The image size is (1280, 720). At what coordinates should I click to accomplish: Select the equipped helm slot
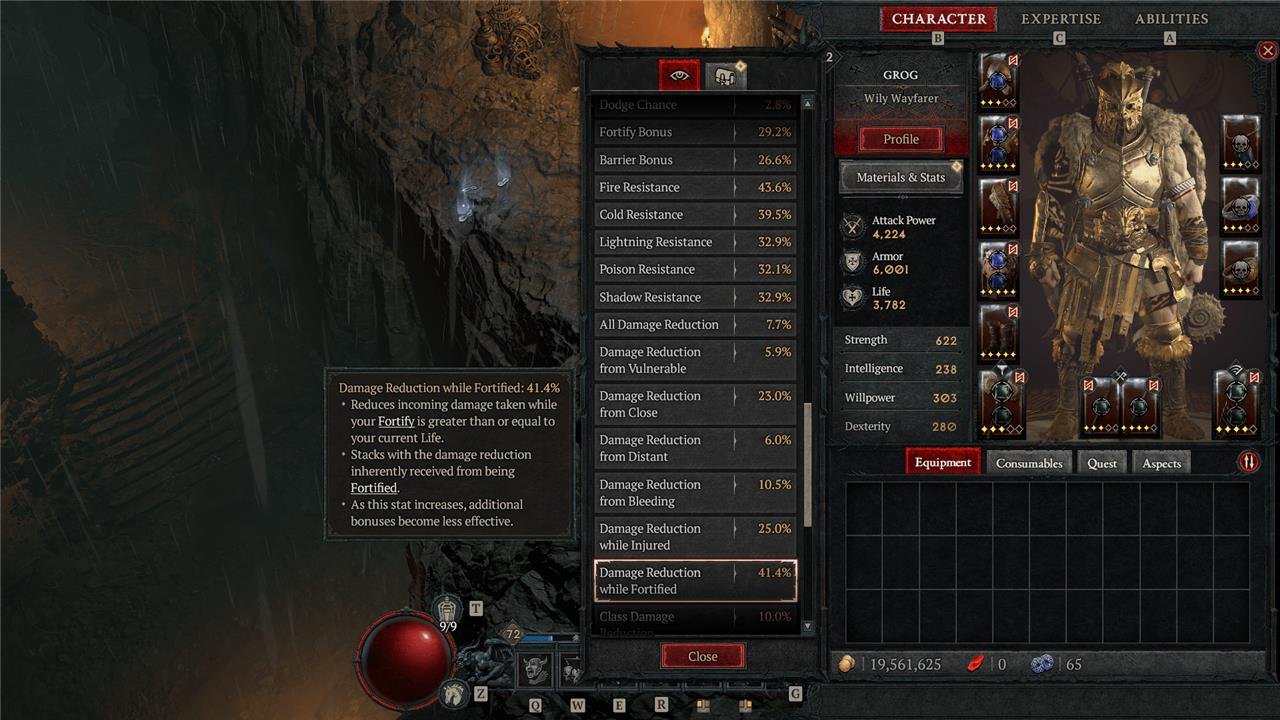coord(998,81)
